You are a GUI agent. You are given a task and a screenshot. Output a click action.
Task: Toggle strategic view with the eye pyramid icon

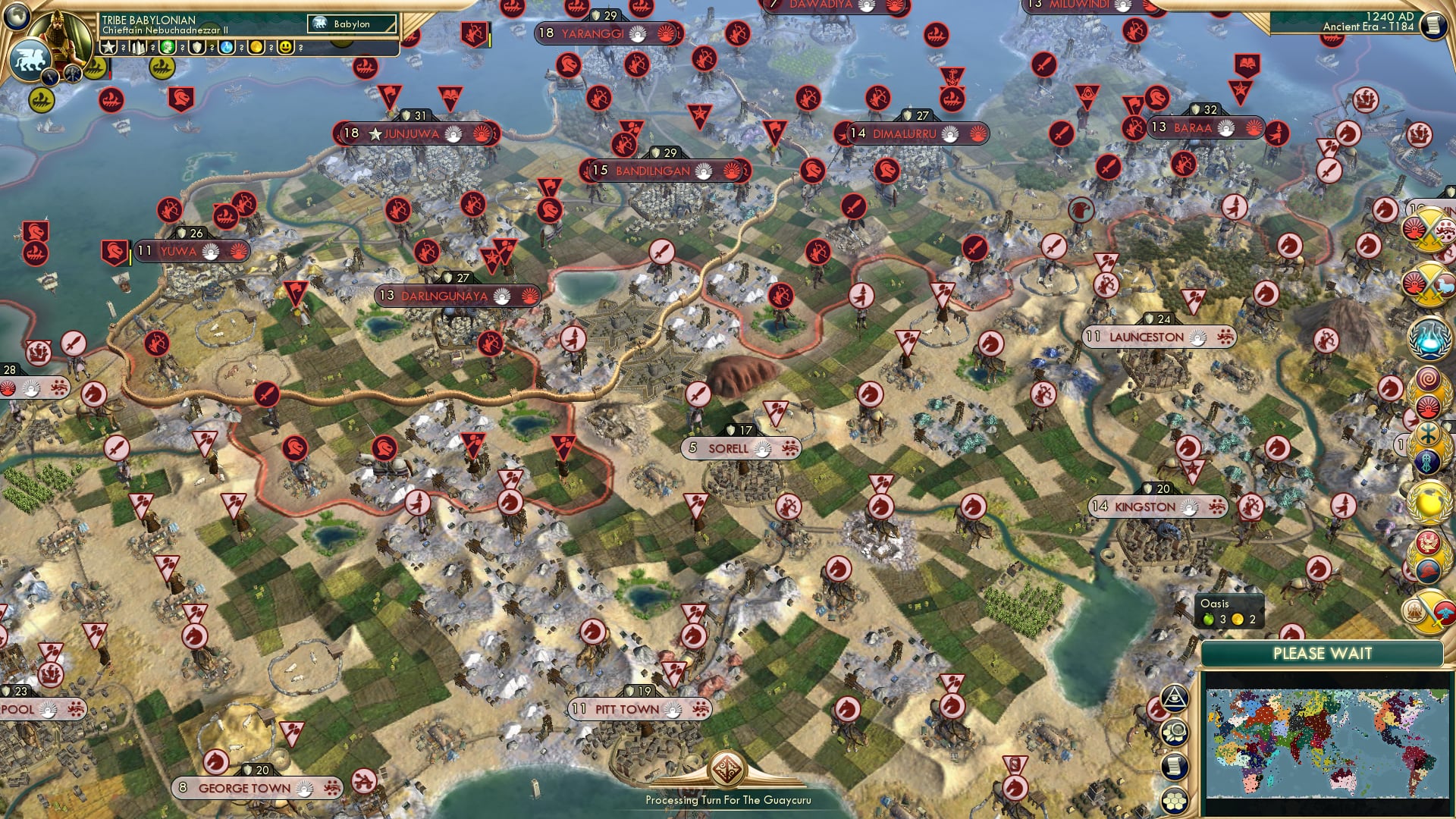pyautogui.click(x=1174, y=698)
